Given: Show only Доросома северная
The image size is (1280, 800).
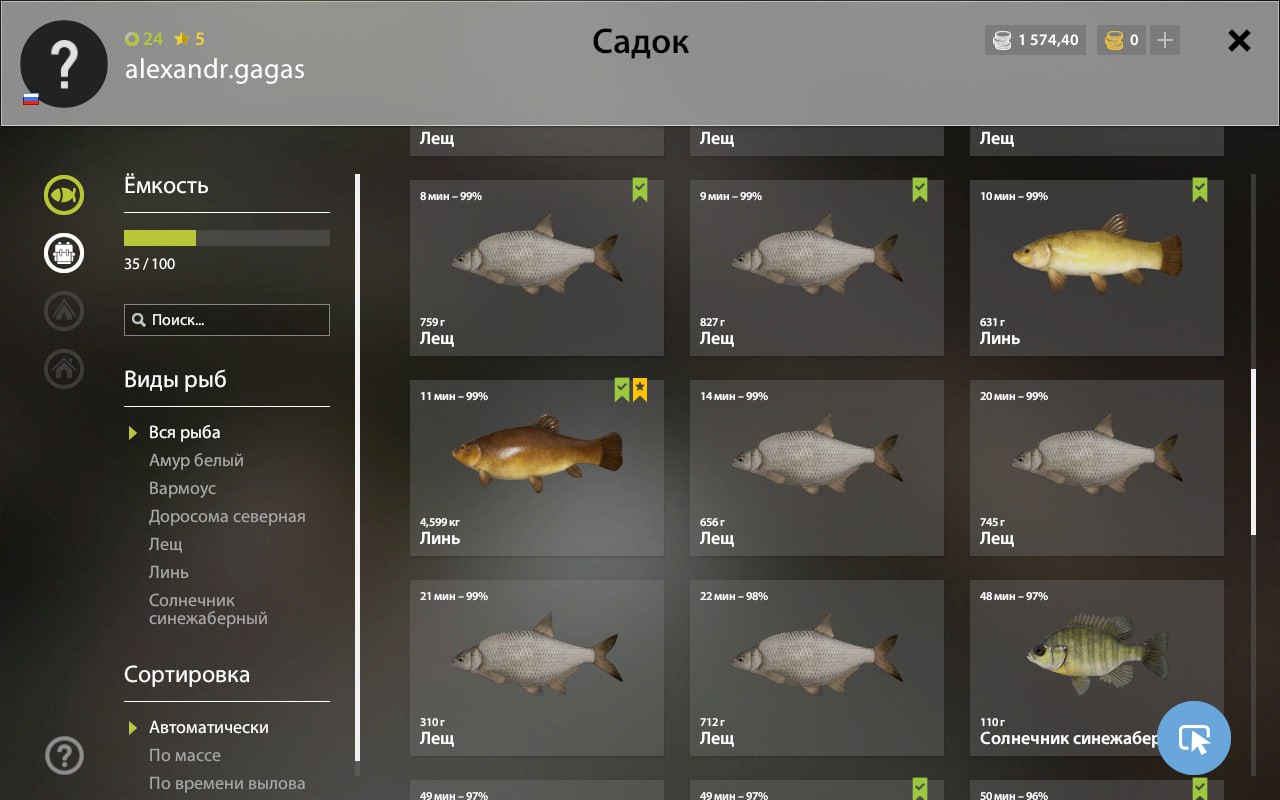Looking at the screenshot, I should point(227,516).
